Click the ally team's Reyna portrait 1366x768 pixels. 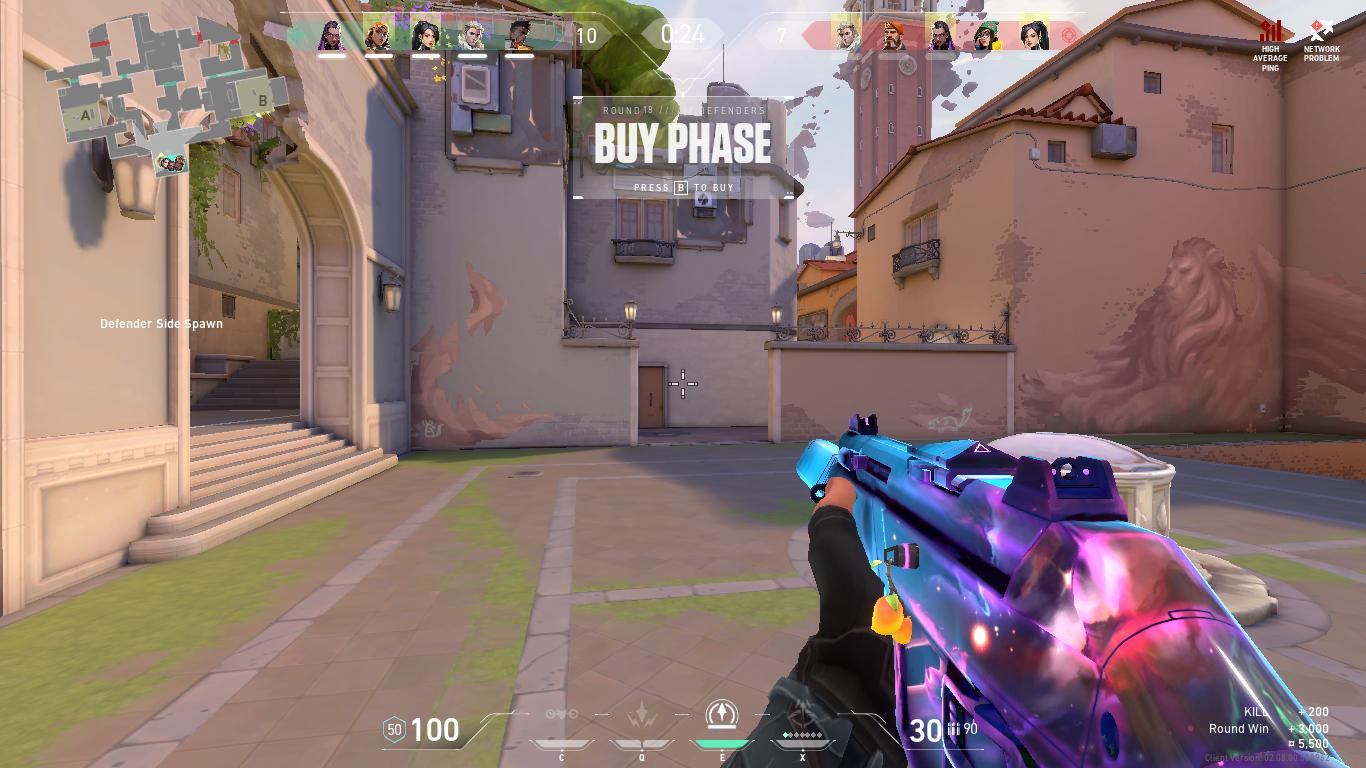332,35
